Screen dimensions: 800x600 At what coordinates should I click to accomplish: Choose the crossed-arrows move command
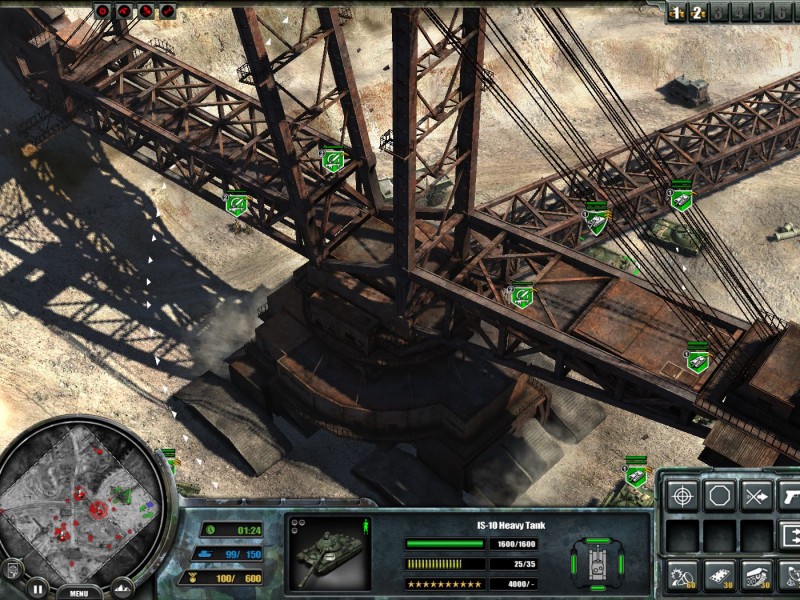coord(756,494)
